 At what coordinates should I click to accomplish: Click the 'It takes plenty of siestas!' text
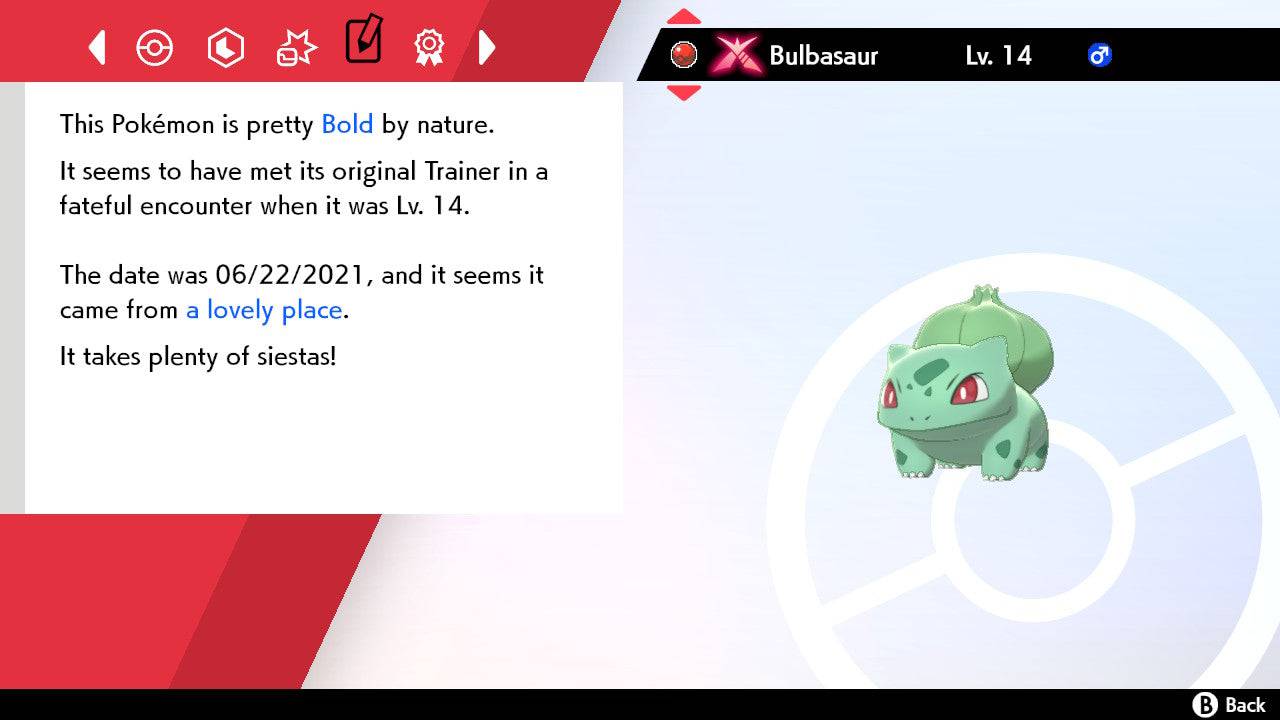(x=195, y=356)
